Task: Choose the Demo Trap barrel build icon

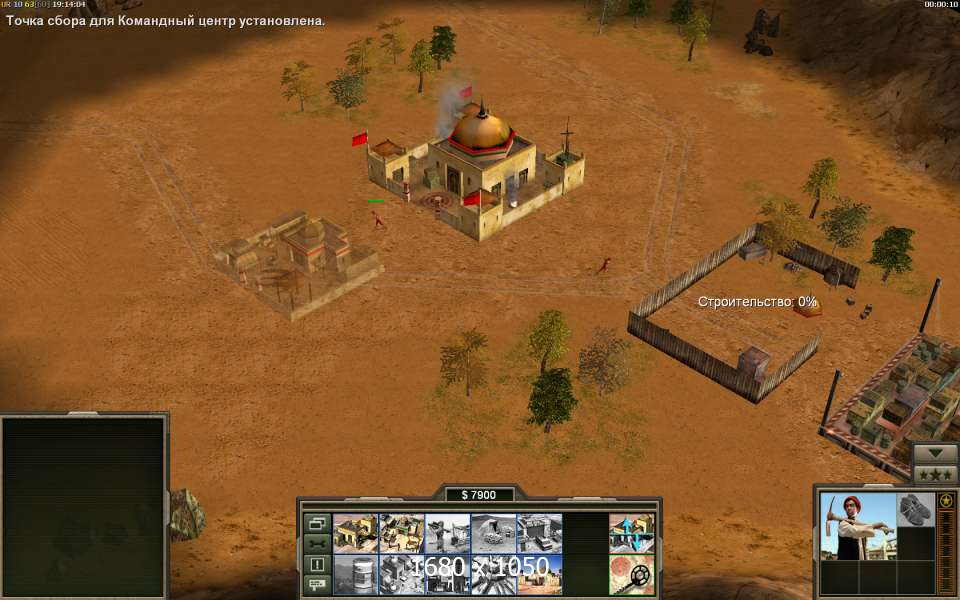Action: click(x=356, y=574)
